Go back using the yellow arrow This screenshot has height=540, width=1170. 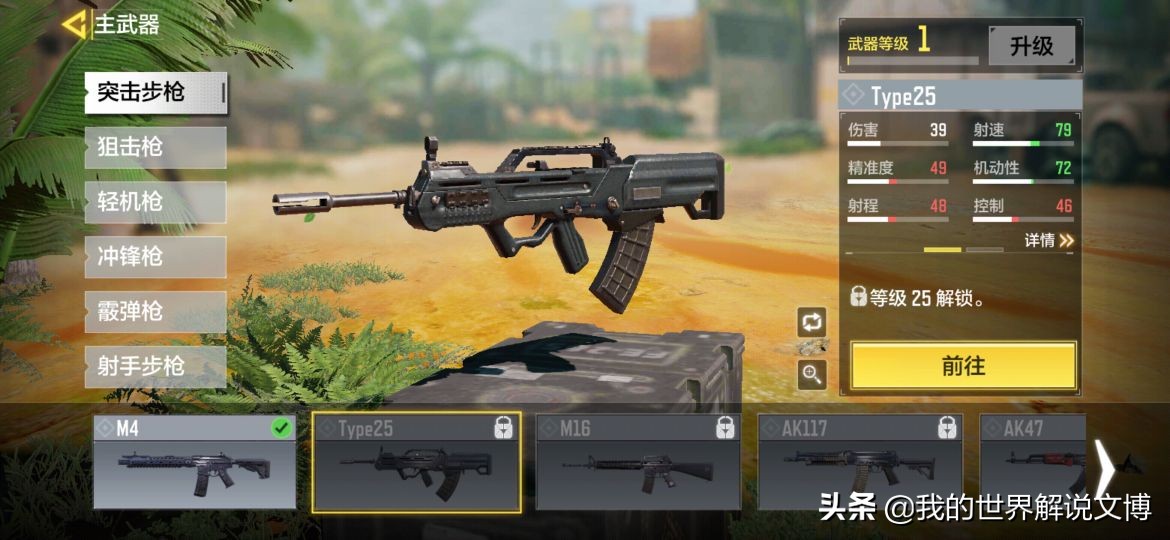tap(74, 25)
